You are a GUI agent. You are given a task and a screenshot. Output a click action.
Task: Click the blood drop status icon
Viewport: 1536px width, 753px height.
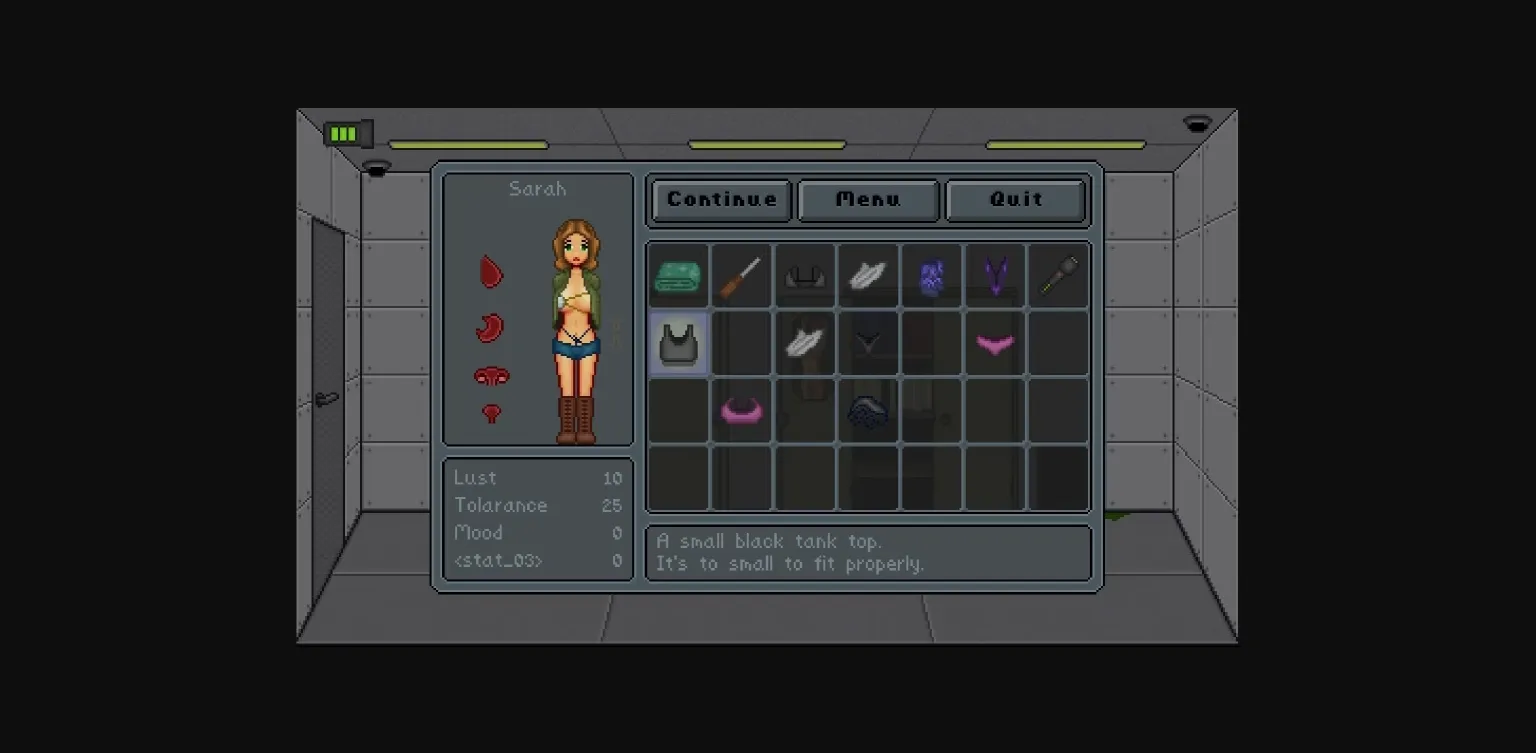[x=490, y=271]
